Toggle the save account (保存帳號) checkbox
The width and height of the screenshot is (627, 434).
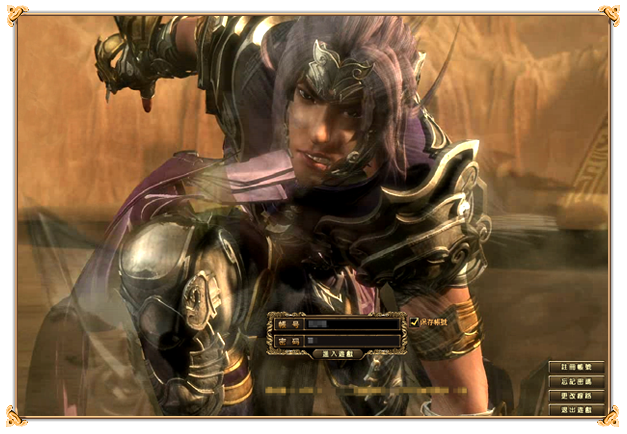(415, 321)
